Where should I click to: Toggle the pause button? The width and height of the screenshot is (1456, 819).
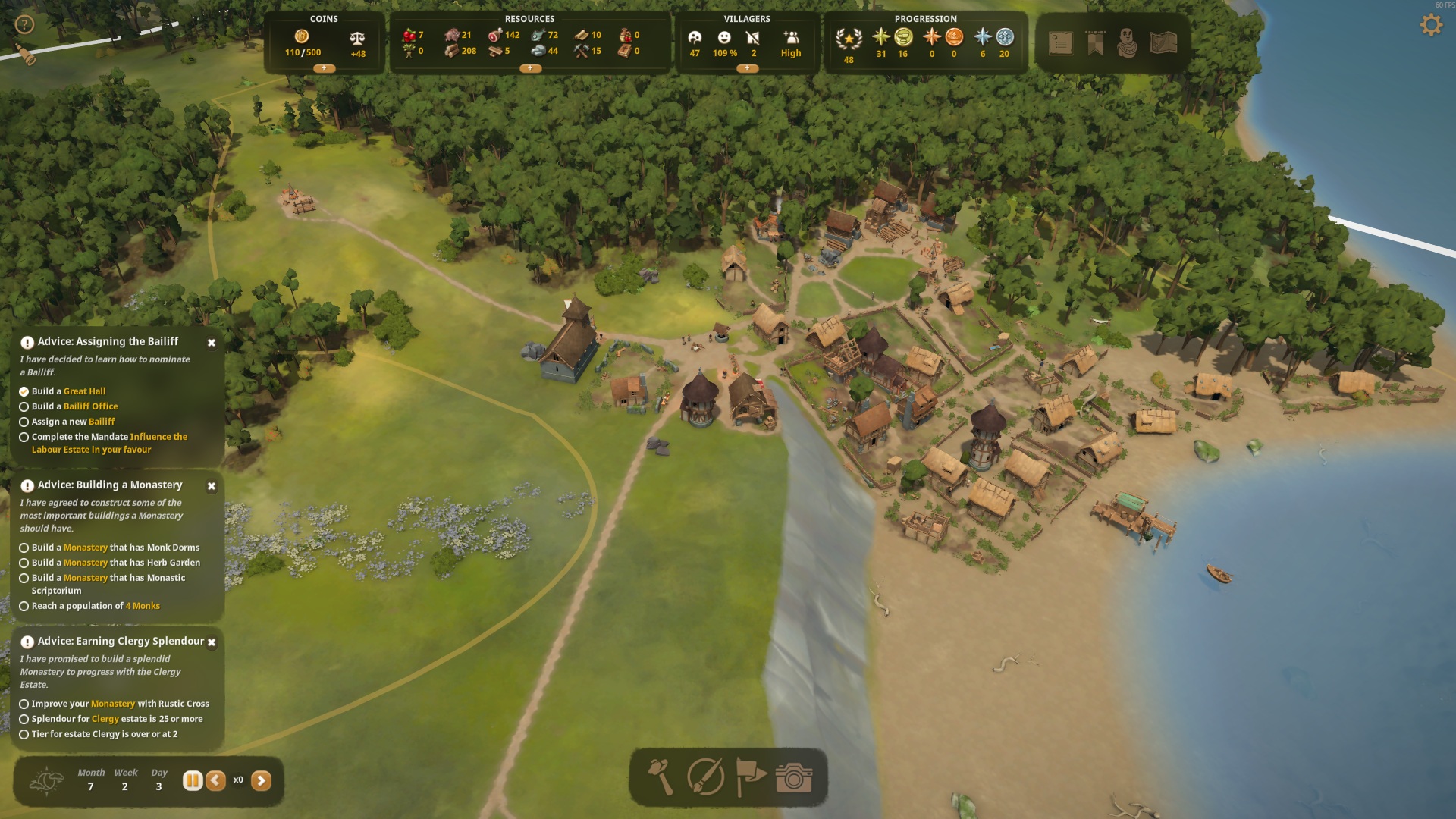(193, 780)
